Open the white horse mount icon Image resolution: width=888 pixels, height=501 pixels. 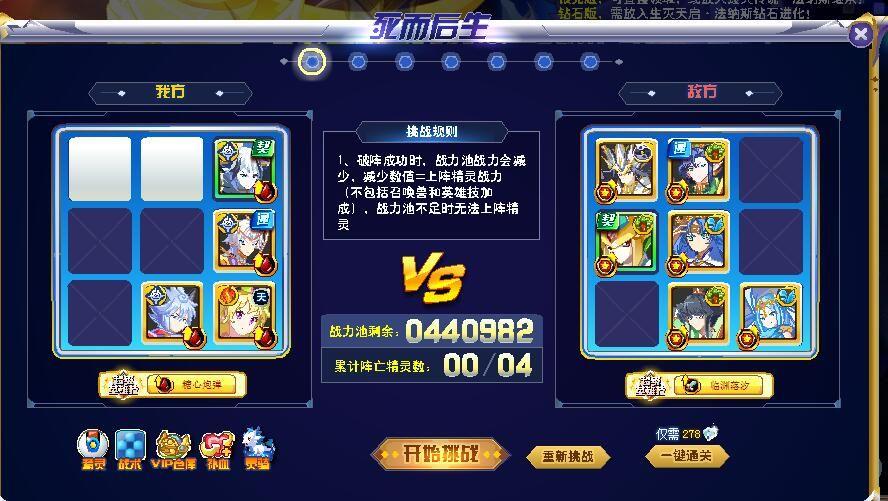257,449
